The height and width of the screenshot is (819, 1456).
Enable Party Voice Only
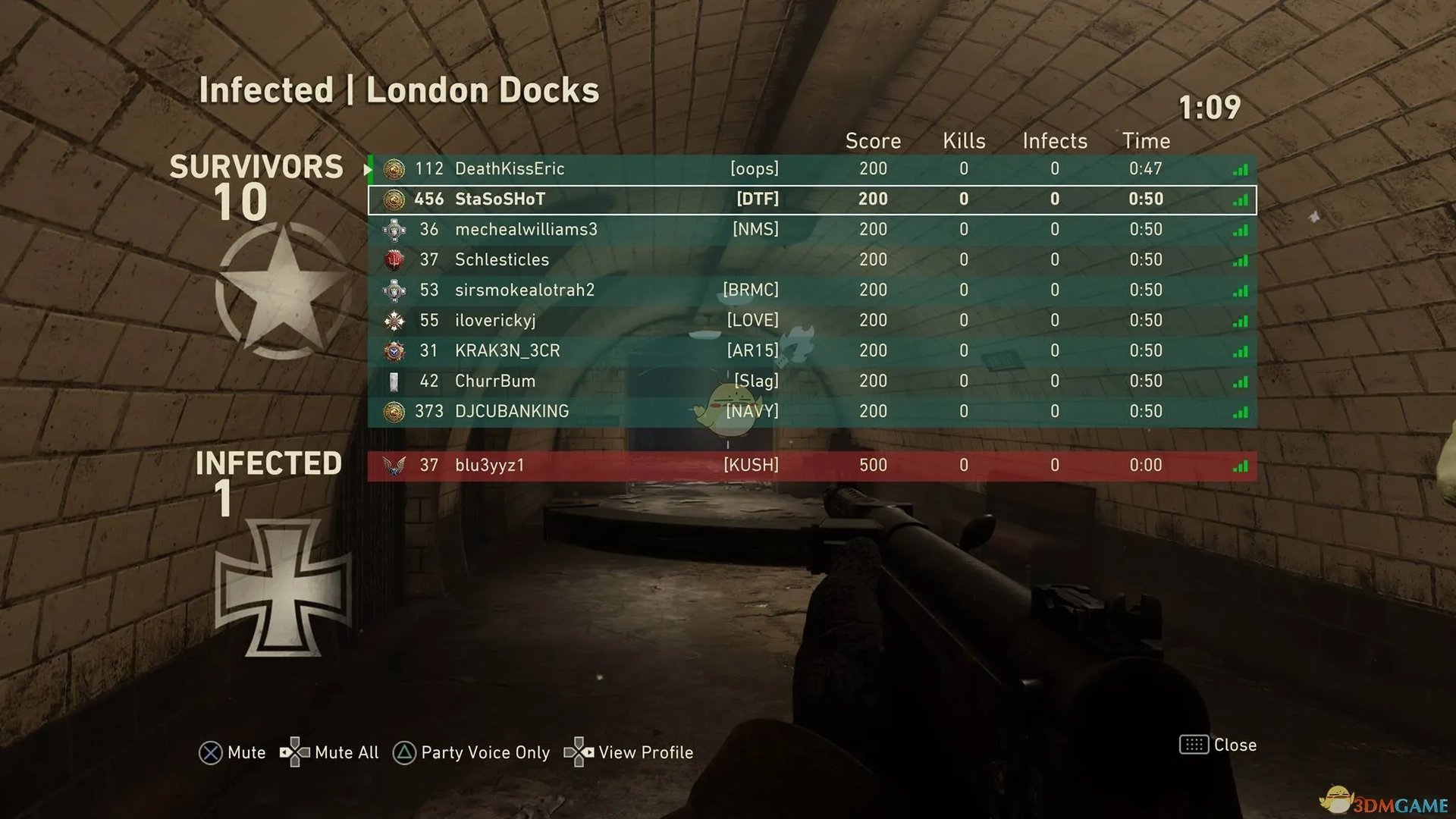point(471,752)
